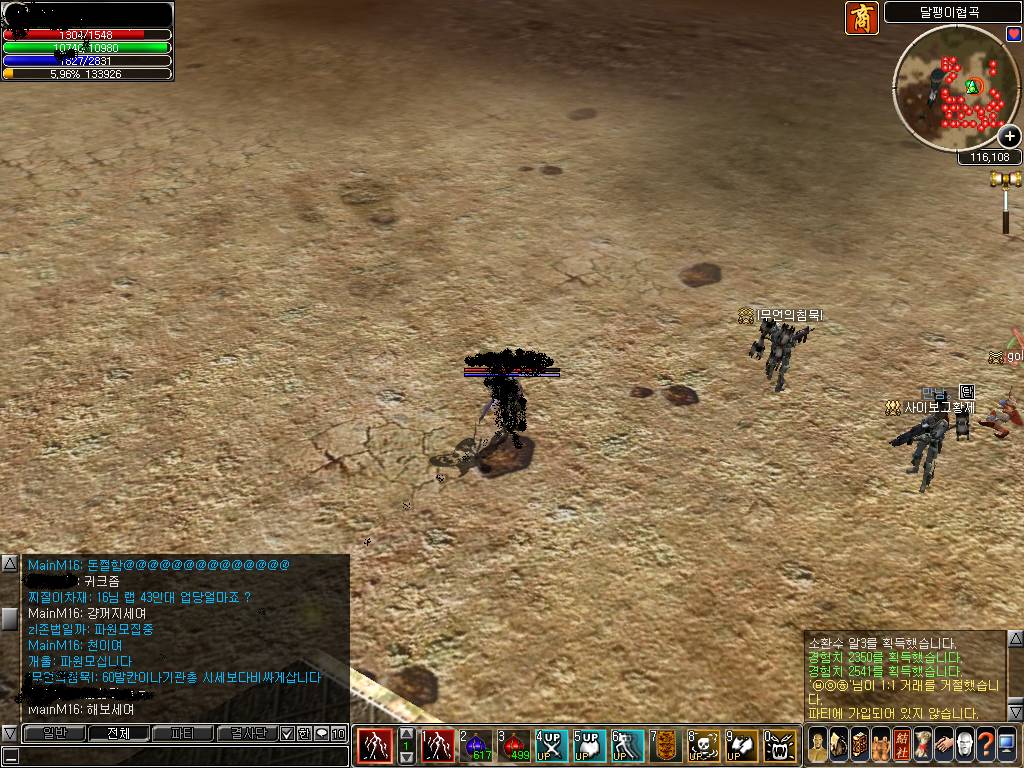
Task: Show the 결사단 chat tab
Action: point(247,733)
